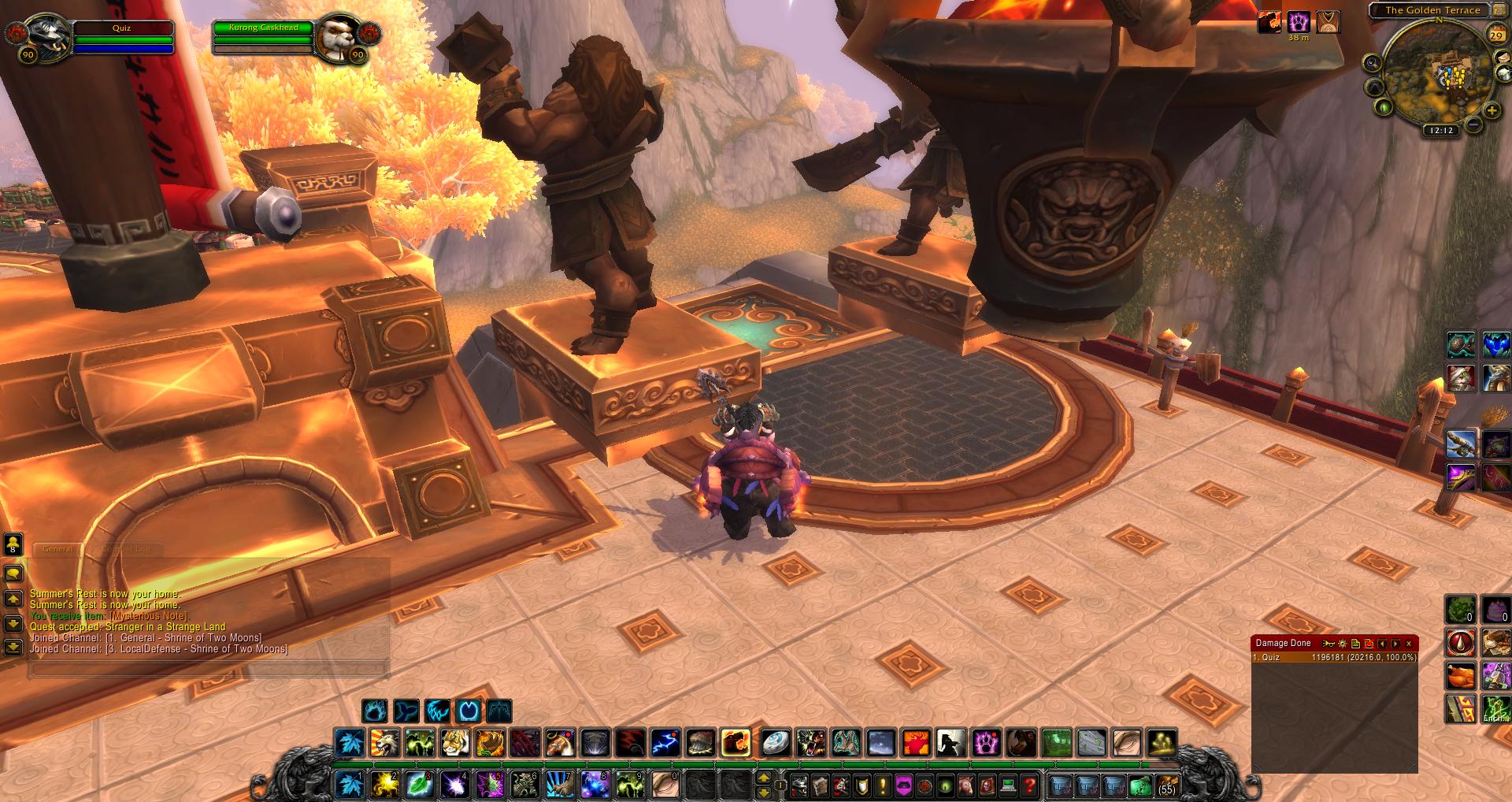Use the roast chicken food item
1512x802 pixels.
[x=1461, y=675]
